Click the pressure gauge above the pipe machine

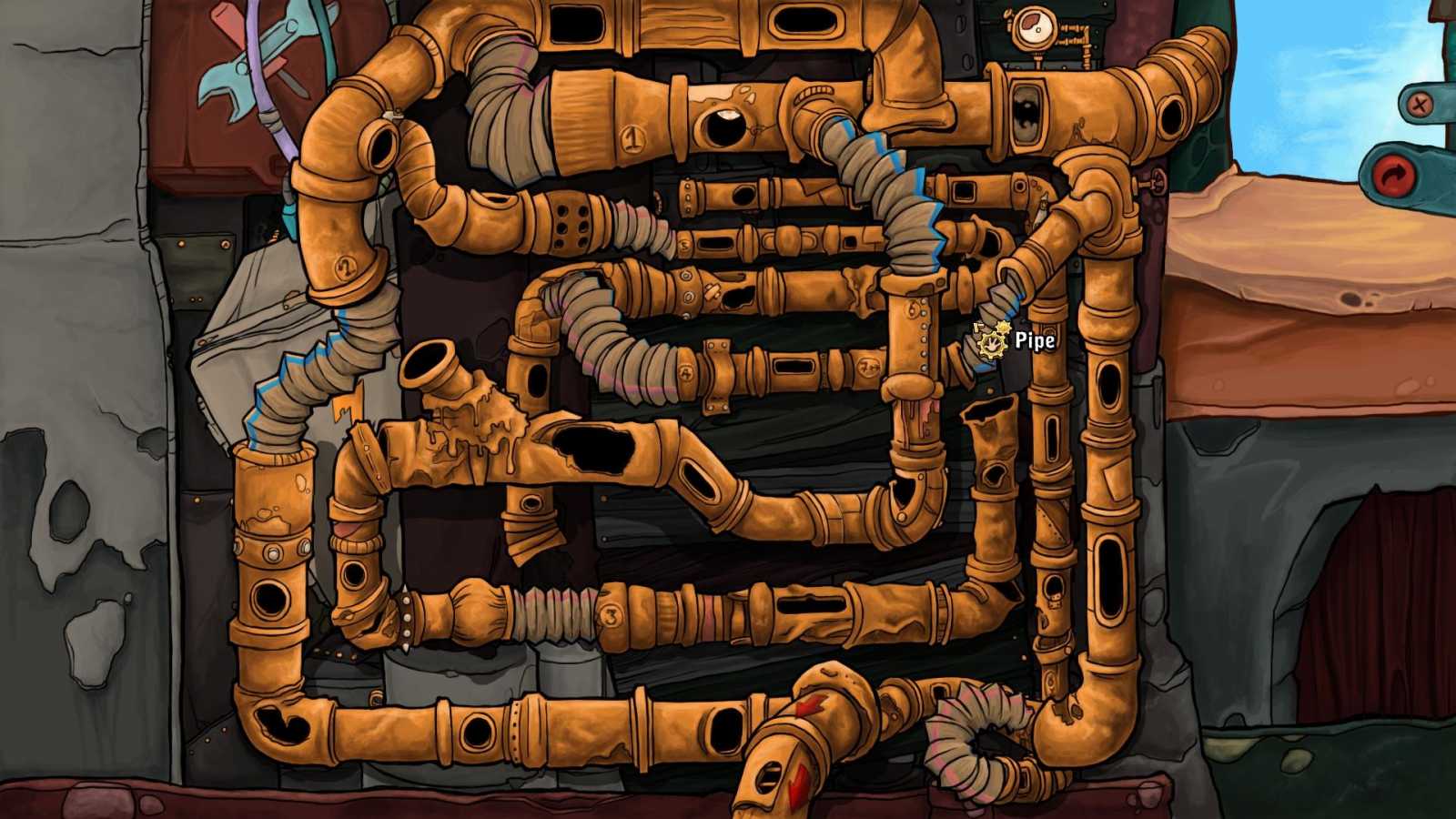click(1035, 27)
